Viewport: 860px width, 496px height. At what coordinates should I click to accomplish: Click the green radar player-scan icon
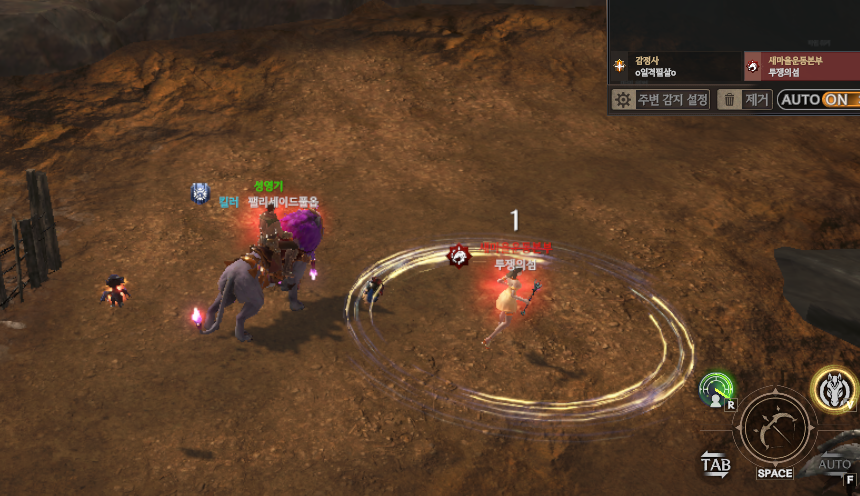point(717,390)
